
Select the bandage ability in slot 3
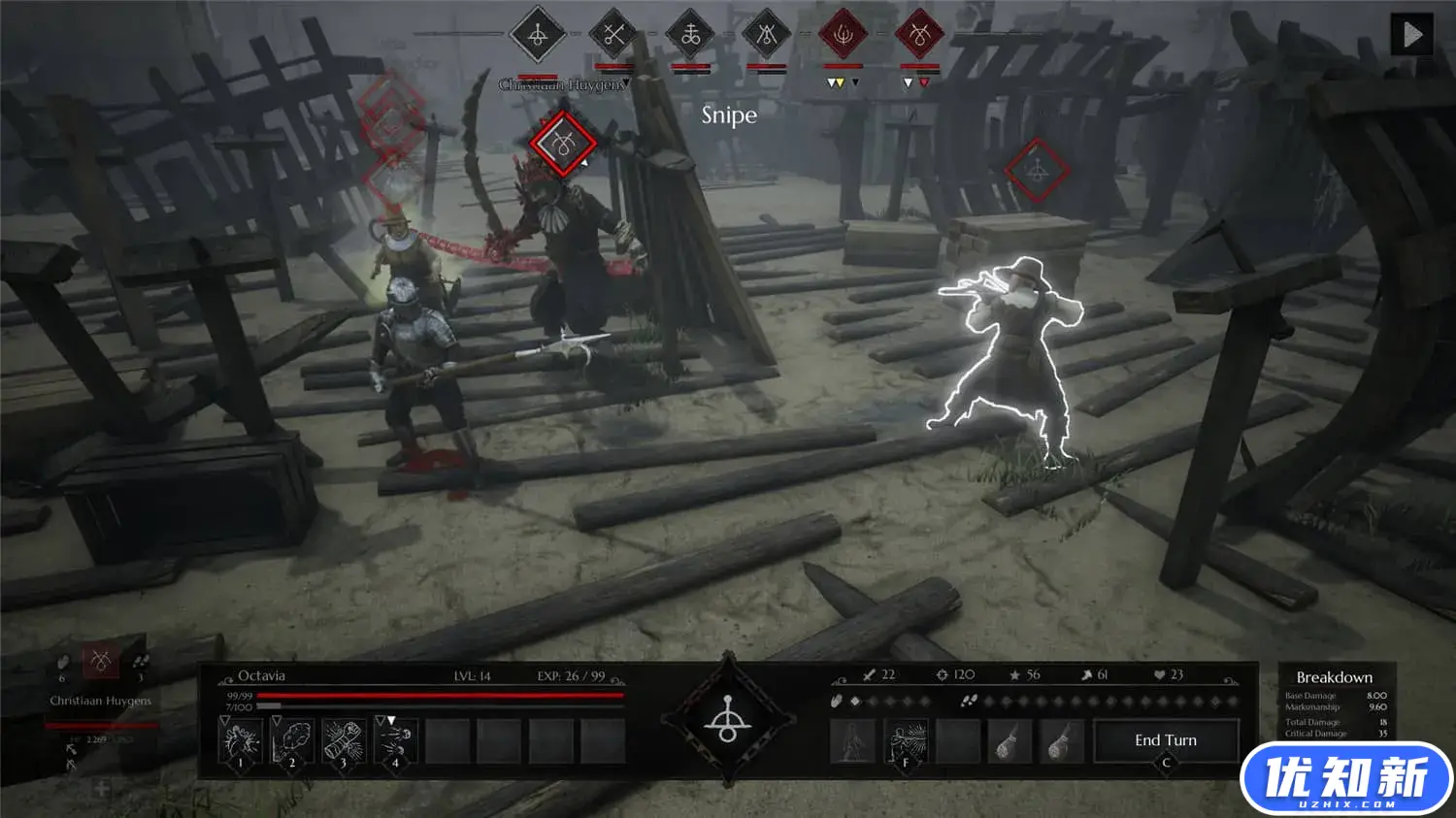344,742
